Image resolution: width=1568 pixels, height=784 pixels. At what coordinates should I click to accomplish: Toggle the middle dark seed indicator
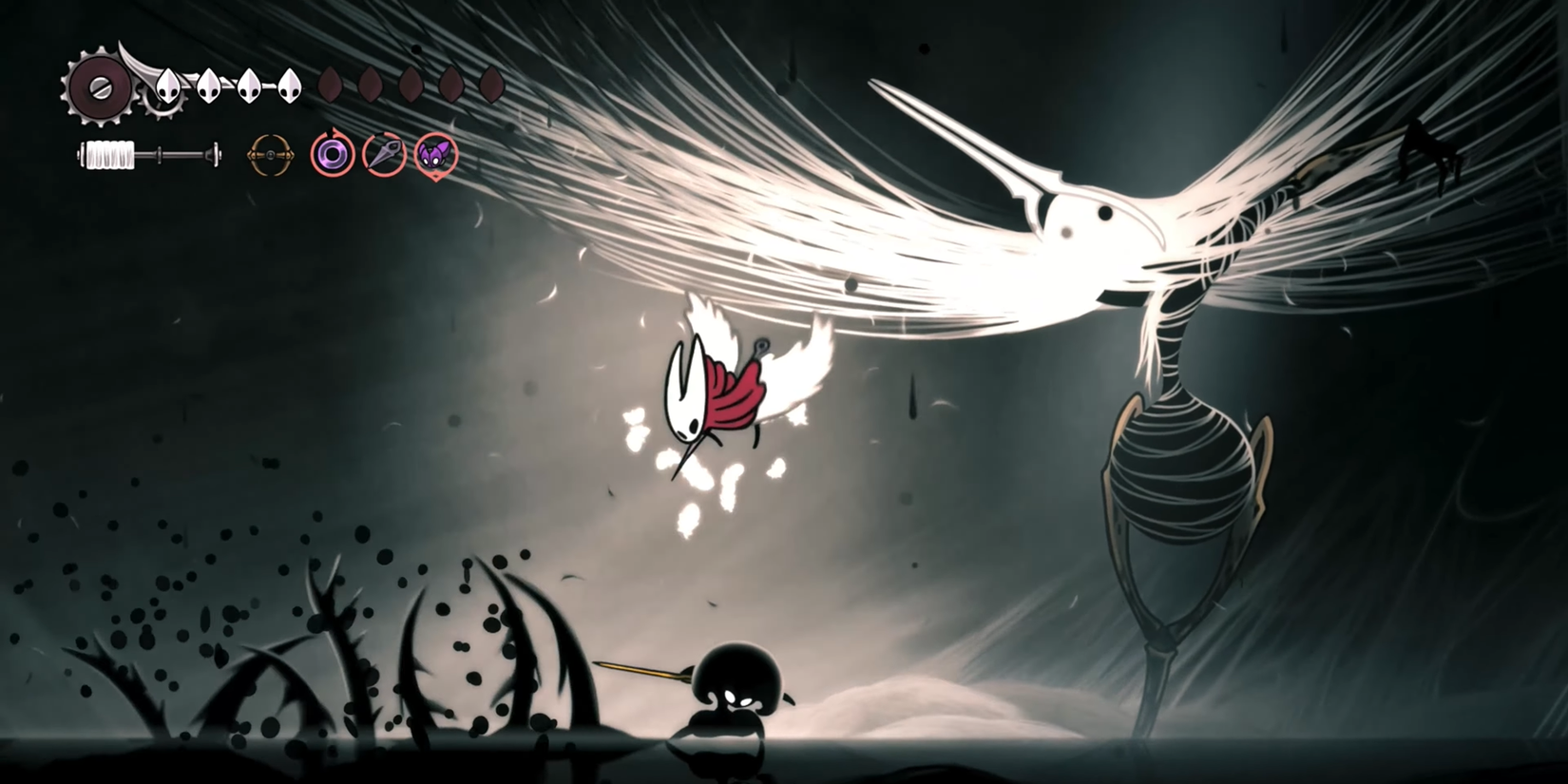411,86
